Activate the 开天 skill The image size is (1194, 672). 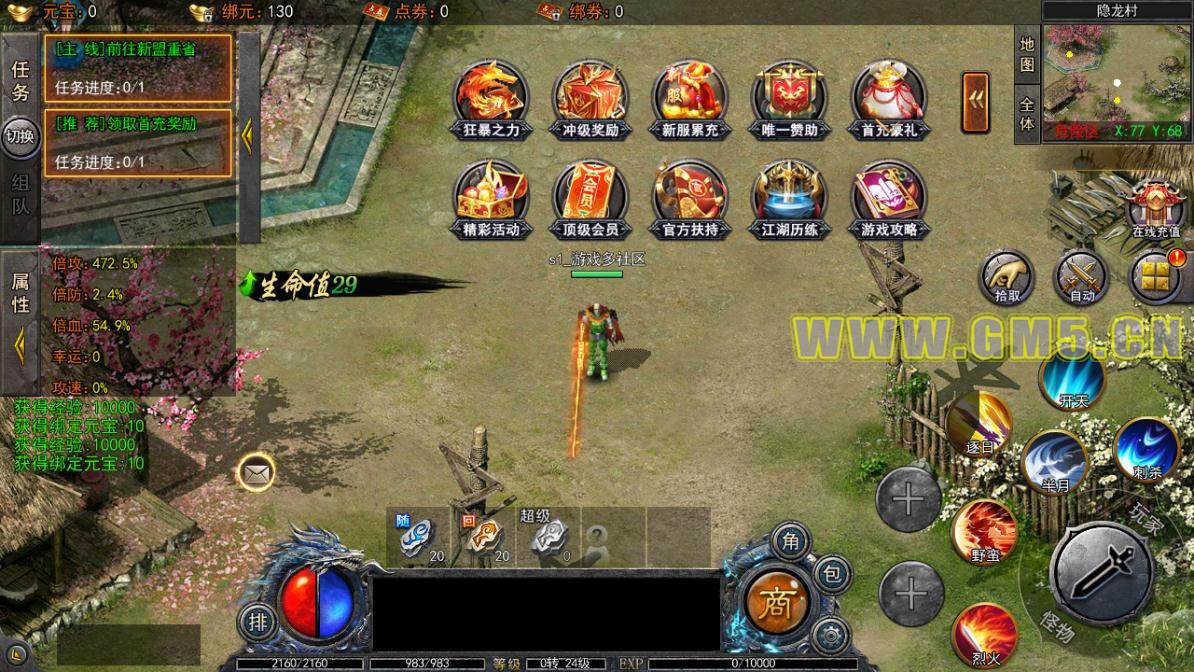1072,381
